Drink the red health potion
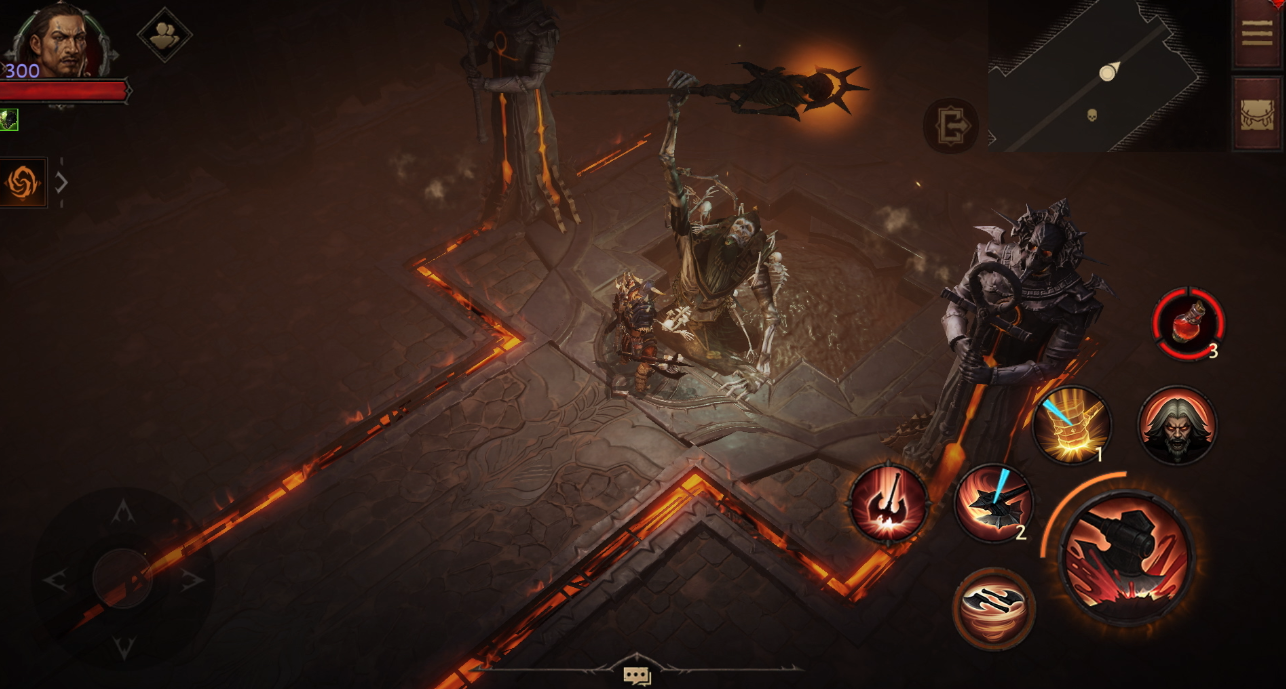 coord(1188,324)
